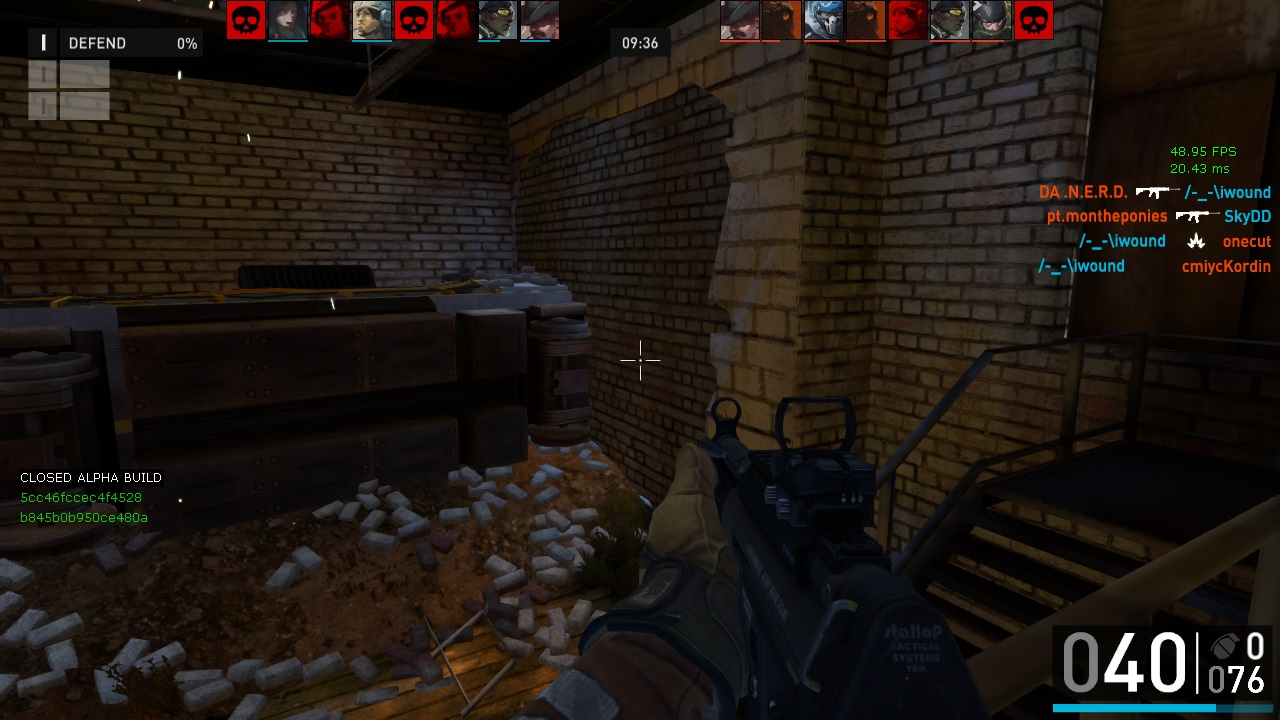
Task: Click the onecut kill feed entry
Action: [x=1246, y=241]
